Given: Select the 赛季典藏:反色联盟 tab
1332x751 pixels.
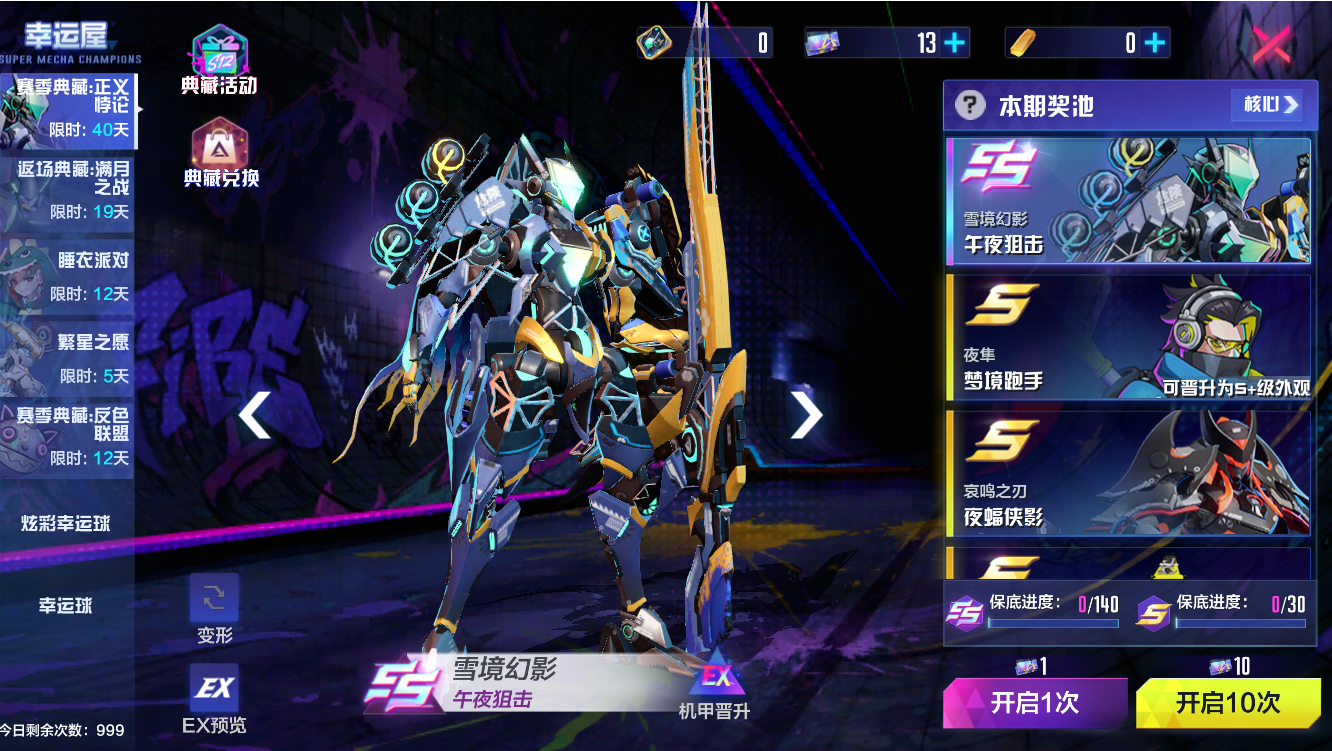Looking at the screenshot, I should pos(68,437).
